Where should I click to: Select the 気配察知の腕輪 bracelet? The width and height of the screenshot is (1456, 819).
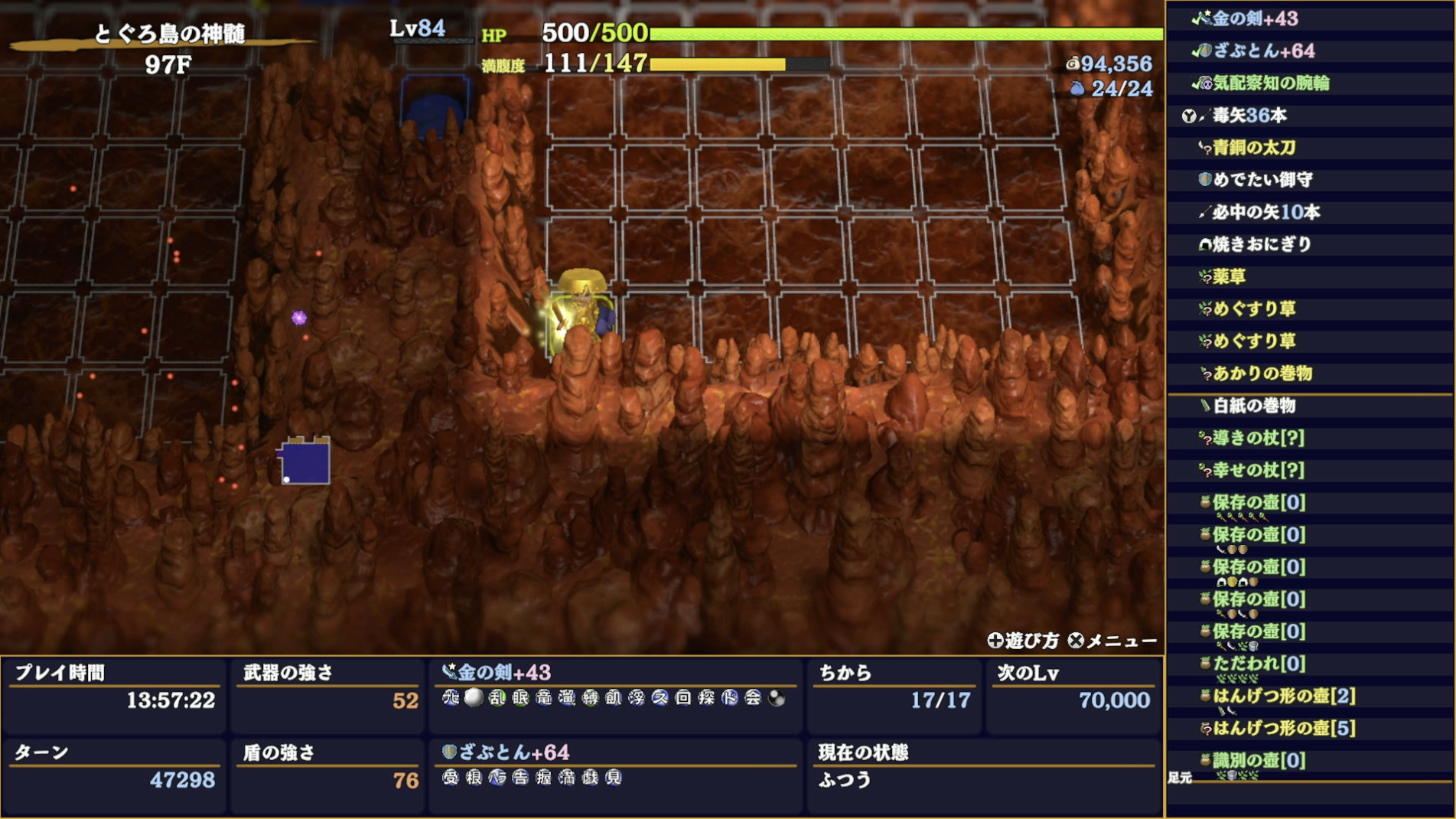1270,83
